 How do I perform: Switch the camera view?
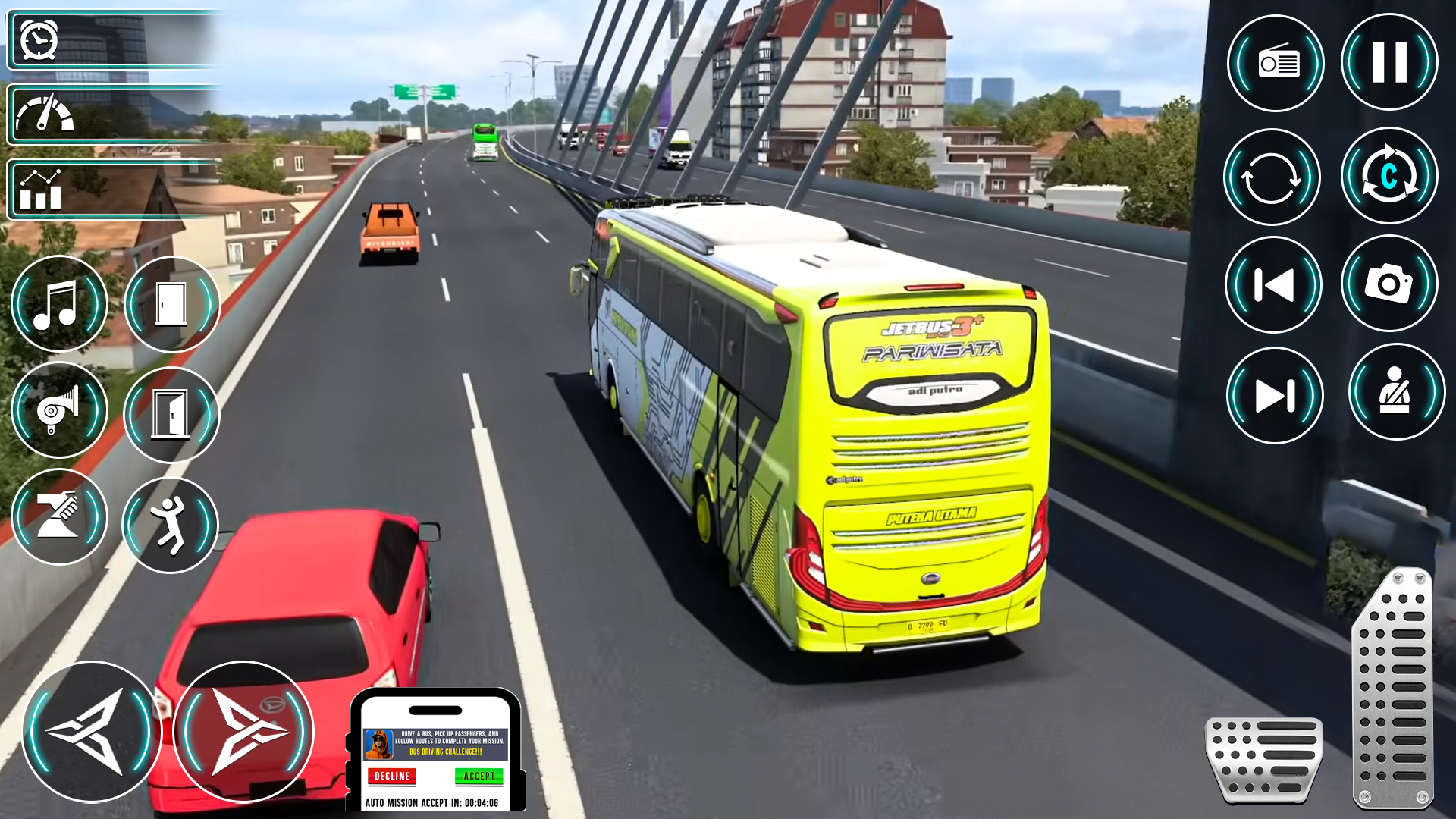point(1389,176)
